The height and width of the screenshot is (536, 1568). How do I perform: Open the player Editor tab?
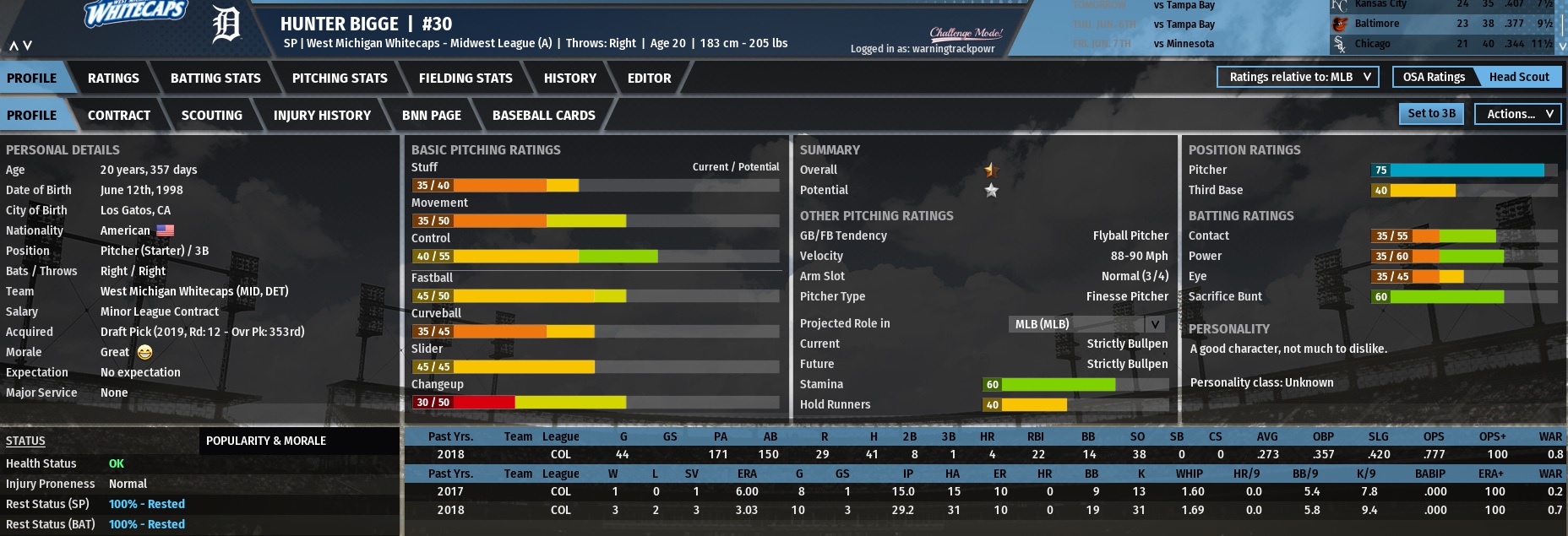[649, 78]
